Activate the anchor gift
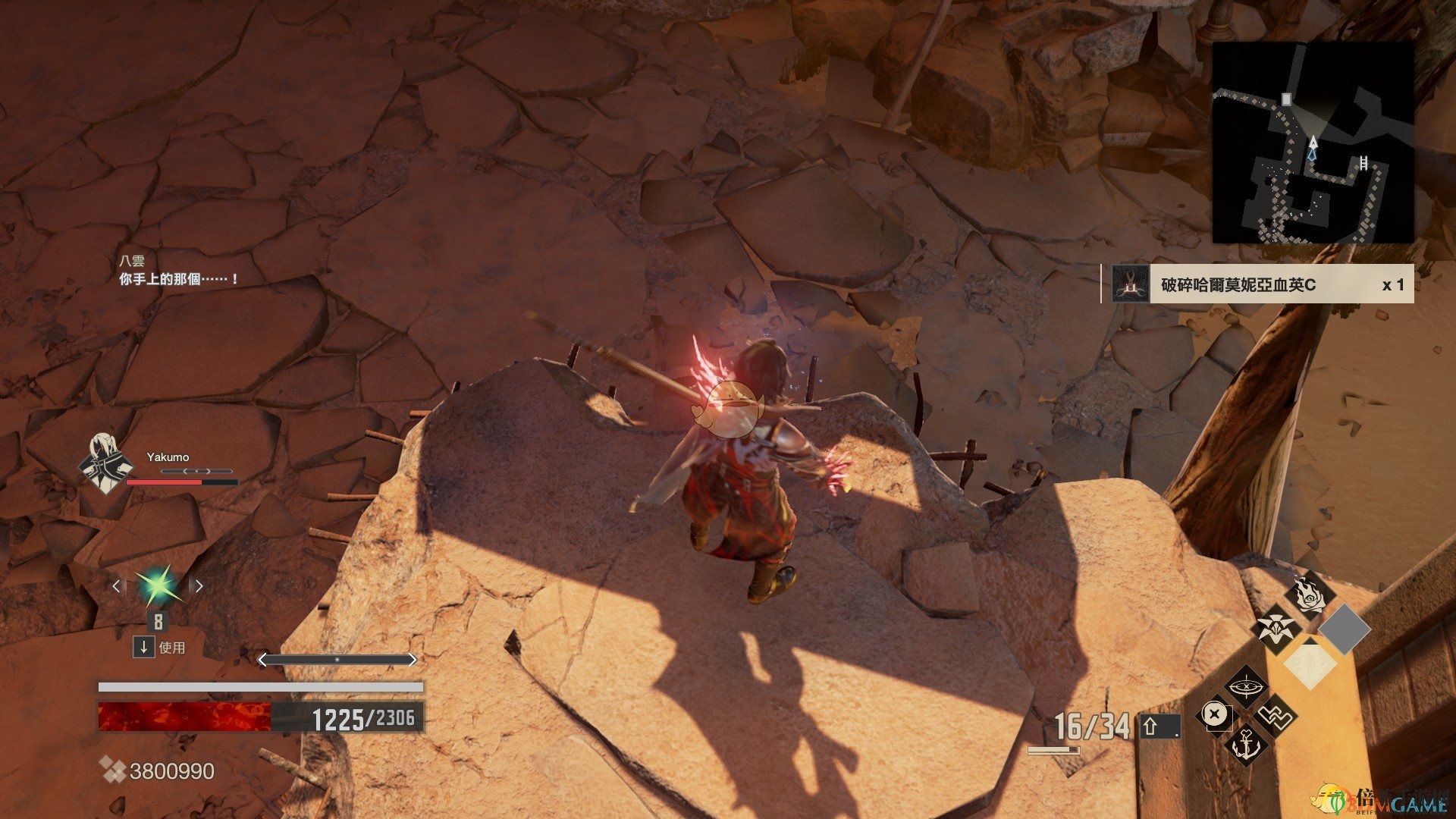Viewport: 1456px width, 819px height. [1245, 744]
